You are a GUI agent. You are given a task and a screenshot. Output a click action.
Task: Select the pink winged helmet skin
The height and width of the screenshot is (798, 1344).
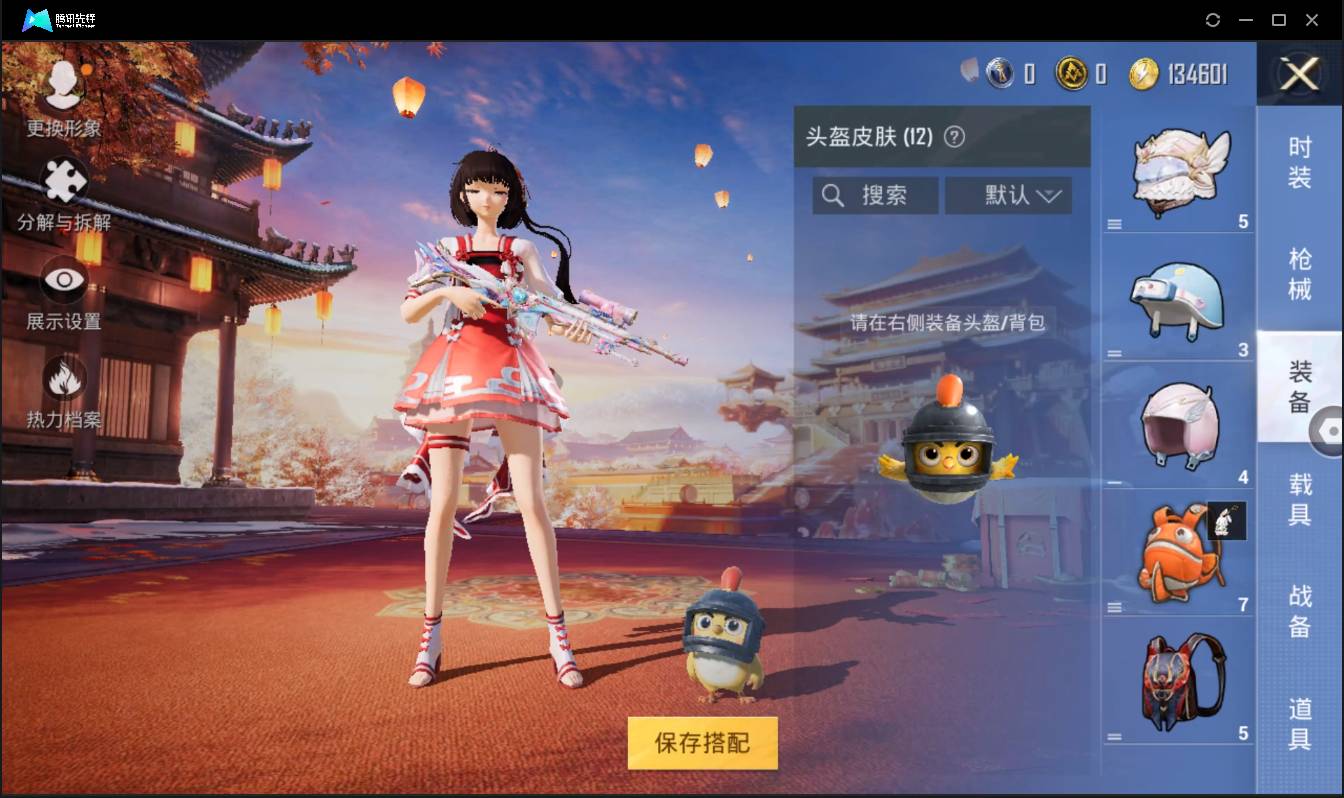(x=1178, y=425)
